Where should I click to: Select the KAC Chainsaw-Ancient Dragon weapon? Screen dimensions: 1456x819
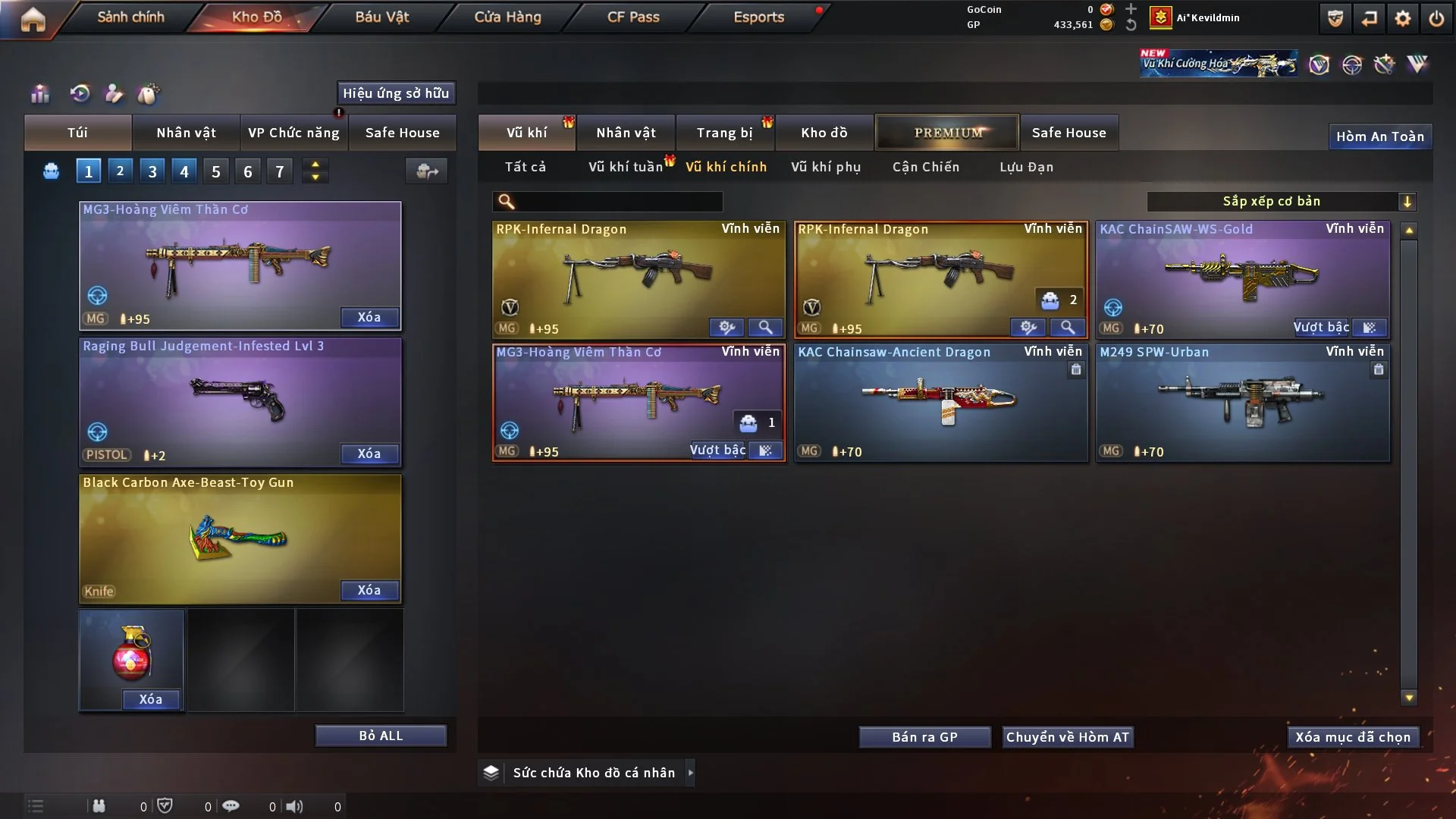pyautogui.click(x=940, y=403)
